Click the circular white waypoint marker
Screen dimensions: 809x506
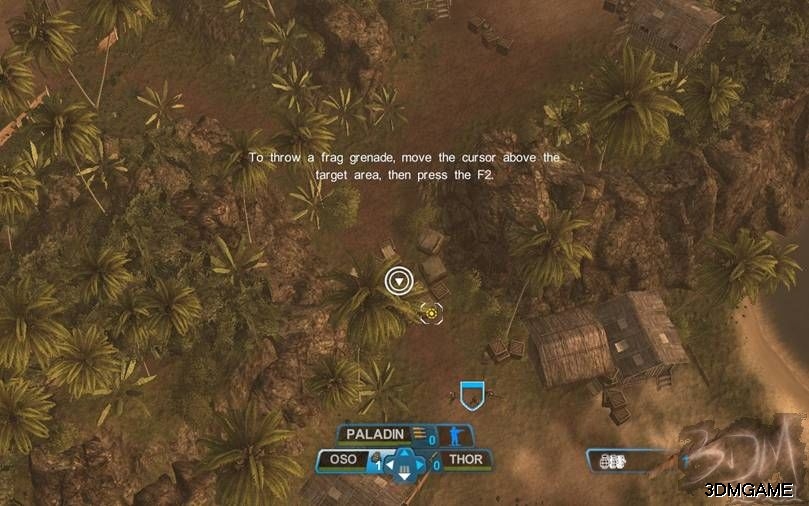coord(400,281)
